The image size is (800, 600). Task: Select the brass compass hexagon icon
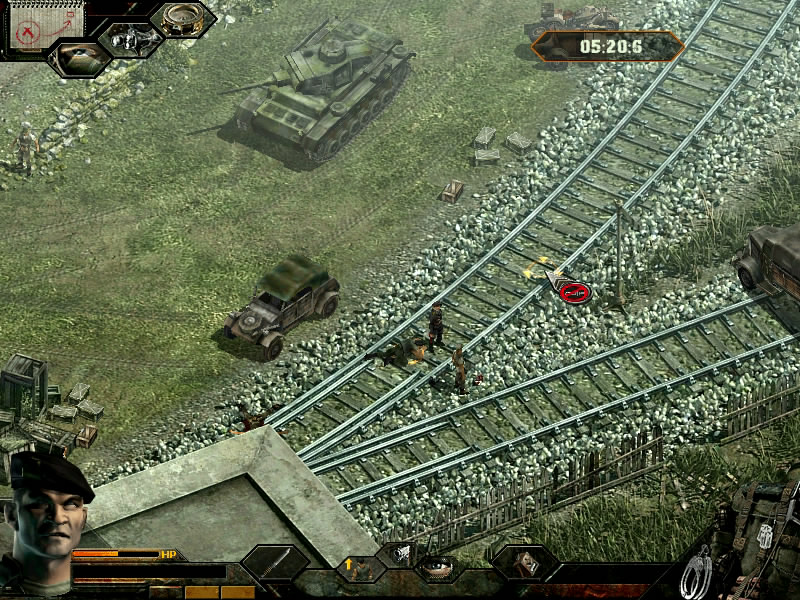[181, 19]
